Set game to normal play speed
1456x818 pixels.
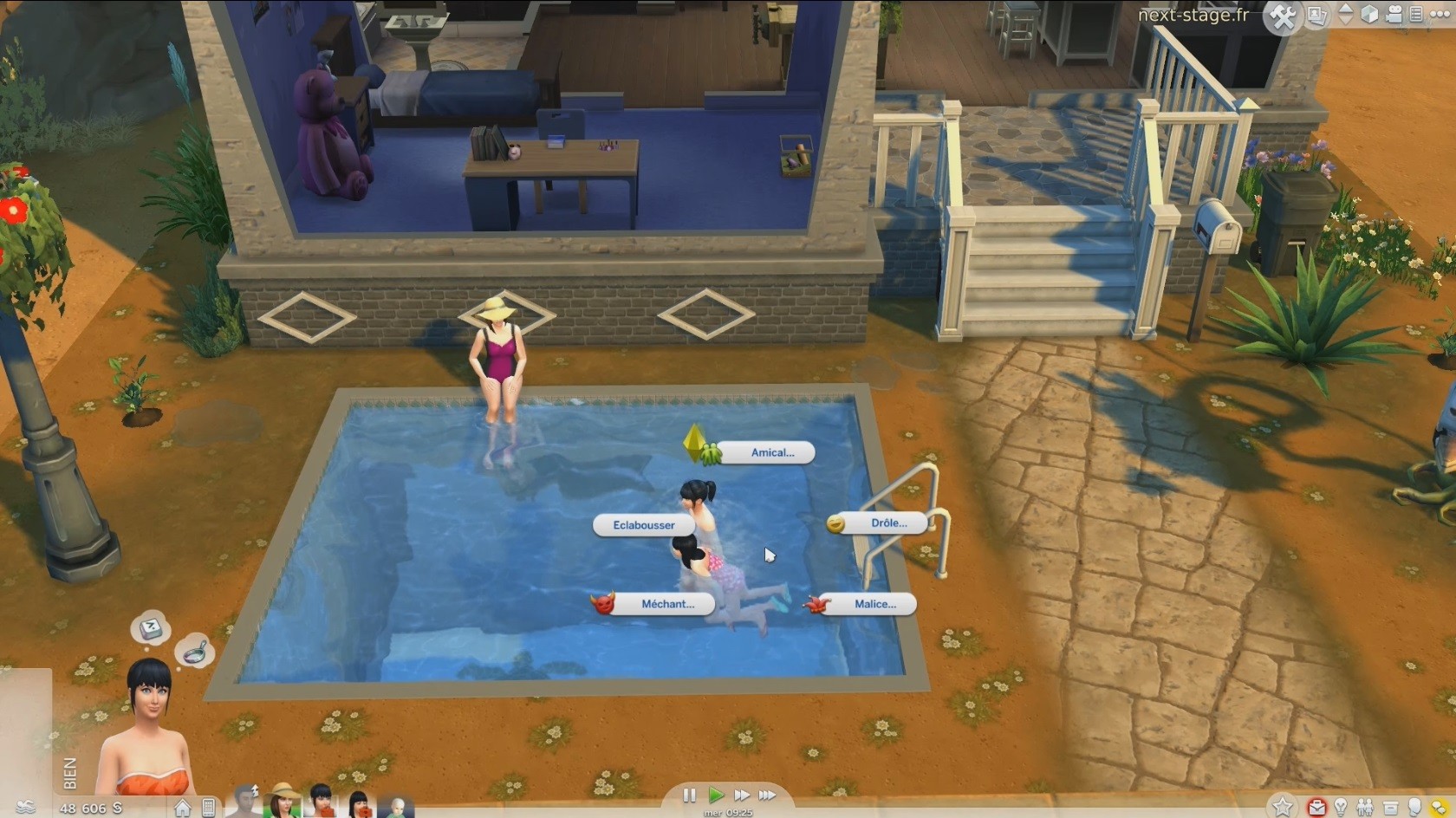click(x=716, y=795)
